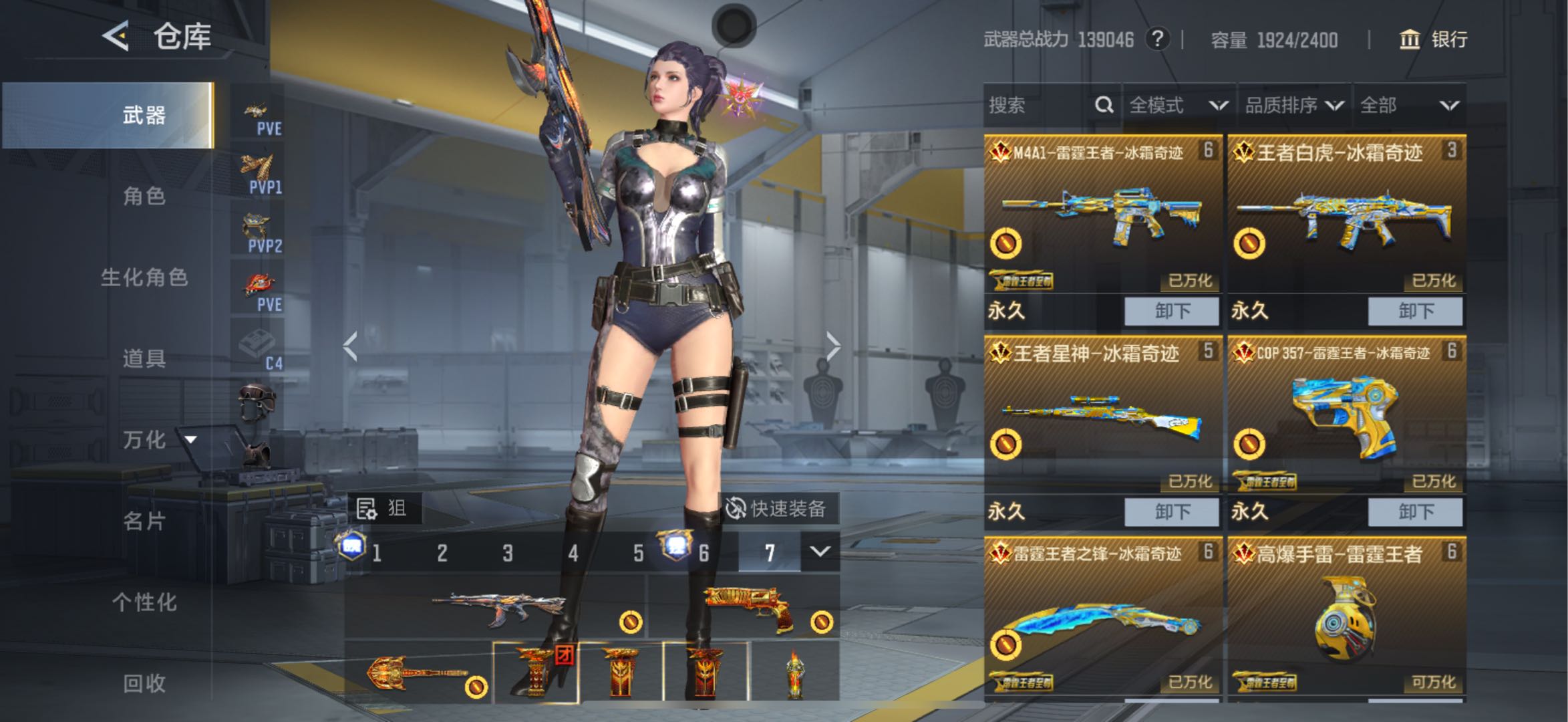Open the 生化角色 category
This screenshot has height=722, width=1568.
click(x=144, y=277)
